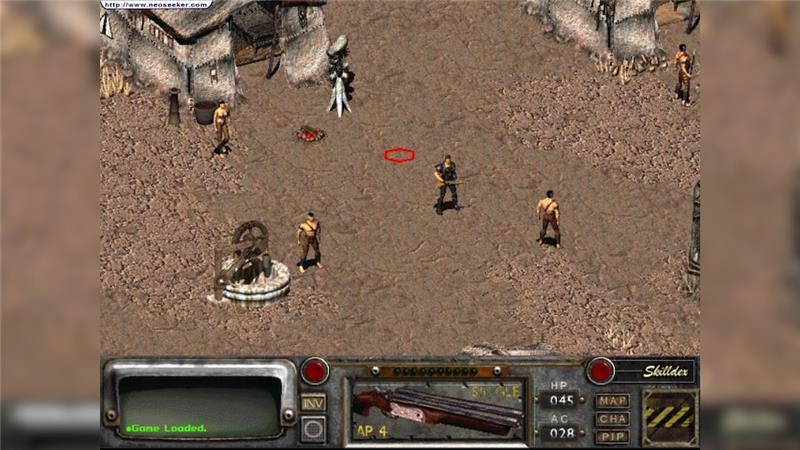Image resolution: width=800 pixels, height=450 pixels.
Task: Click the neoseeker.com watermark link
Action: pos(157,4)
